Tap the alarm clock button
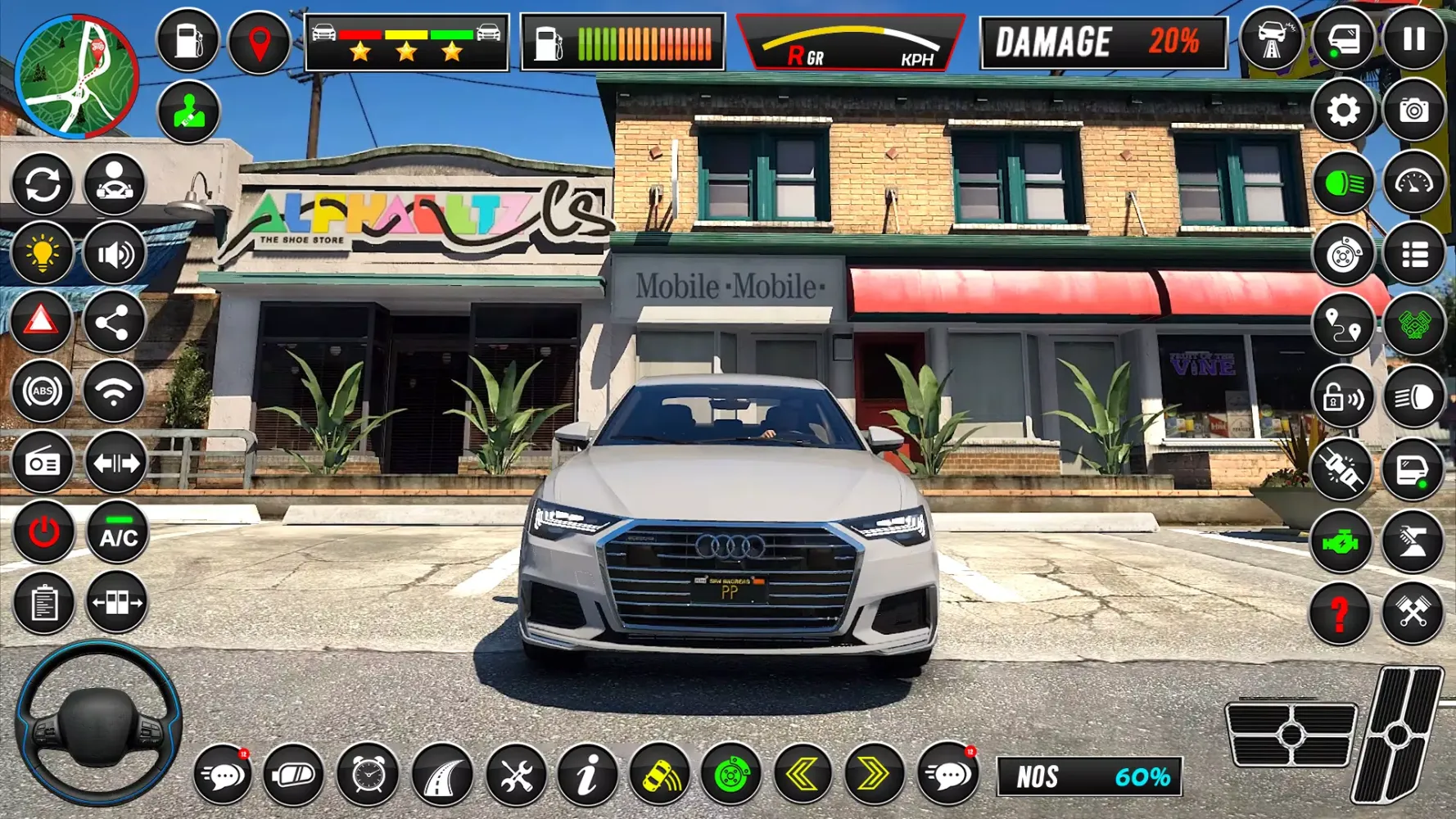 368,774
